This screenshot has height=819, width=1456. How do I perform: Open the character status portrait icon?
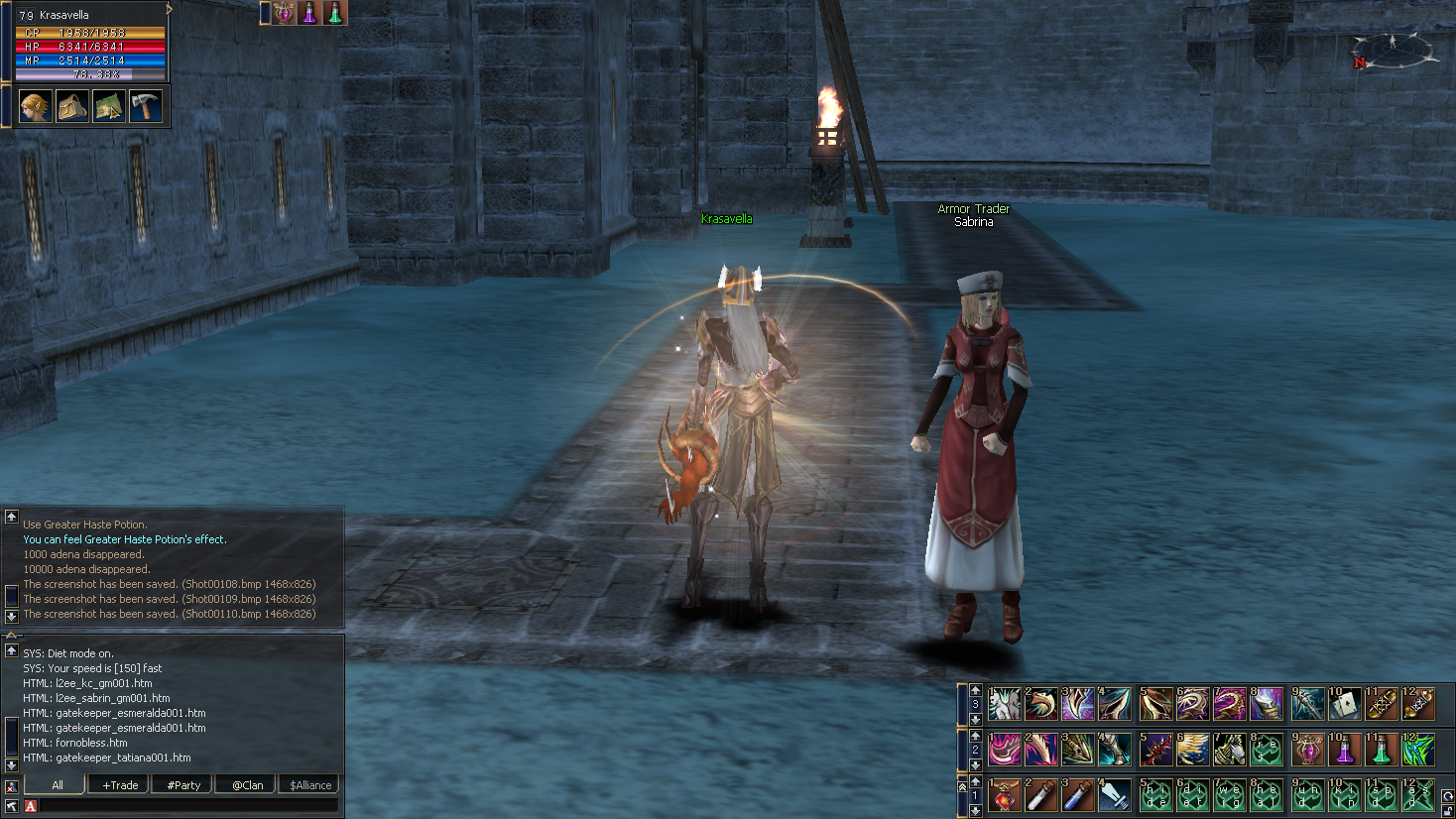point(35,106)
